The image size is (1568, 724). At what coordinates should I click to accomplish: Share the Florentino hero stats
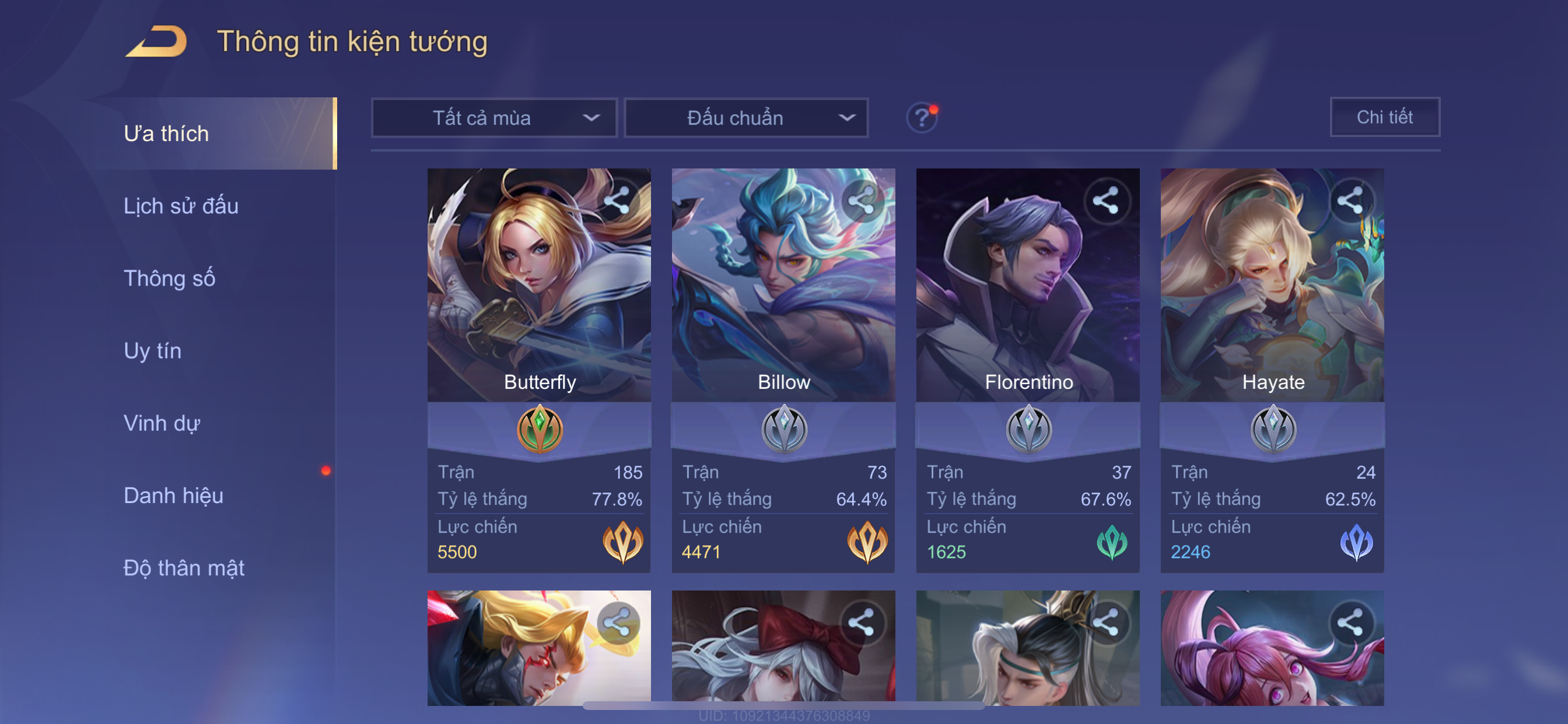1106,201
